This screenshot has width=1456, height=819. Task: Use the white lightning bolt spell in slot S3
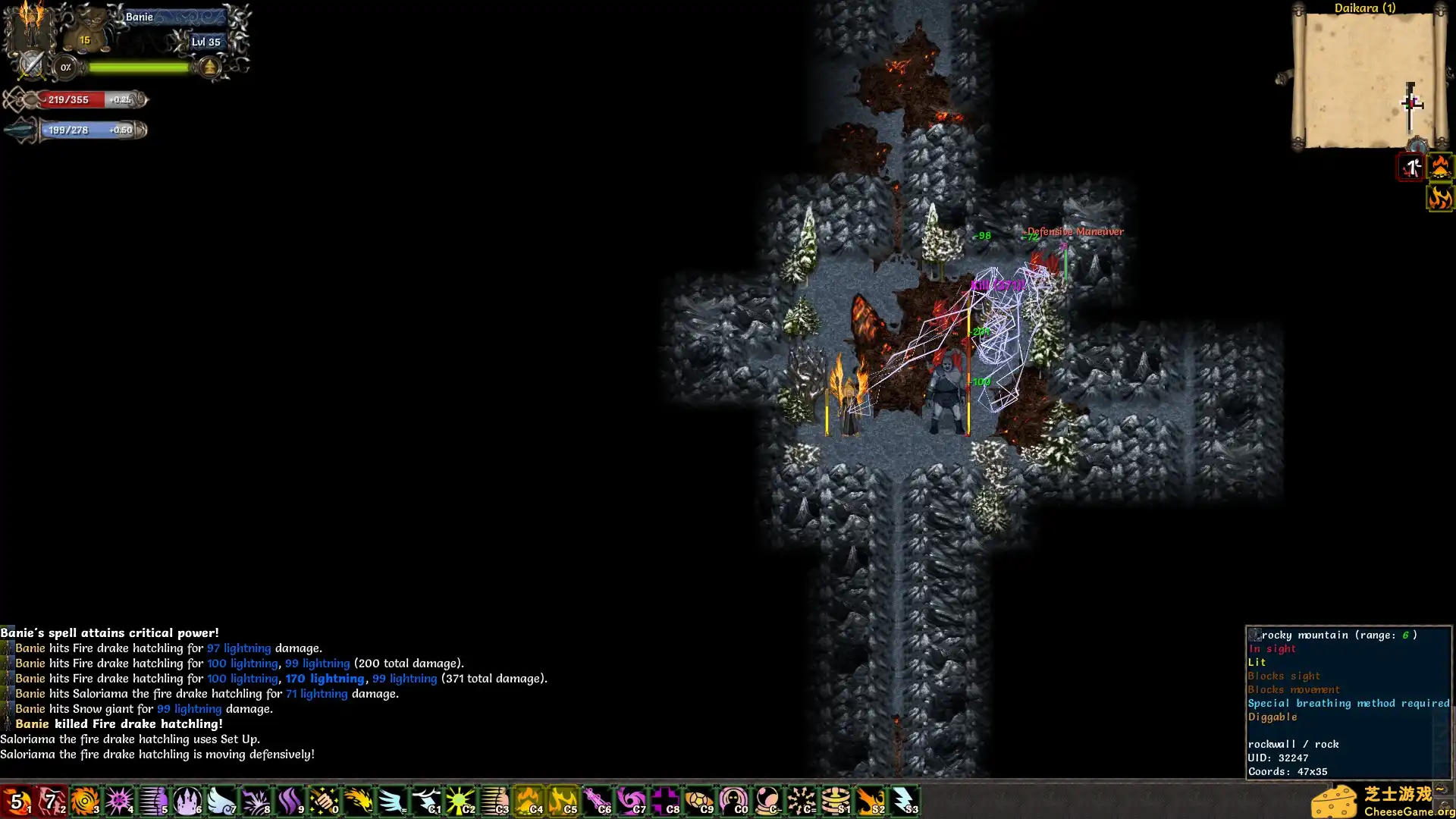click(x=904, y=801)
